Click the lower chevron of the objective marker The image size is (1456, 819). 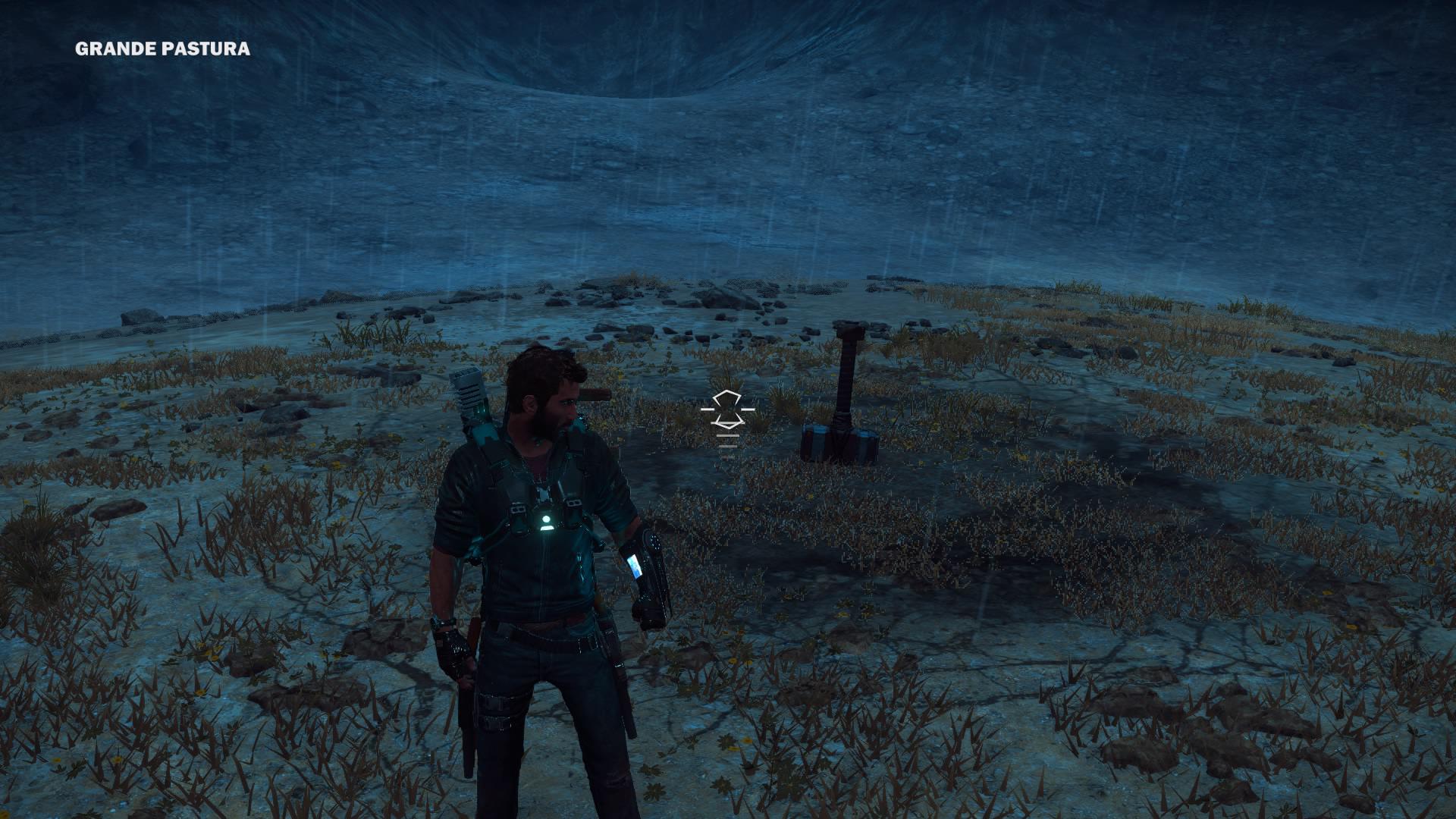(x=730, y=422)
